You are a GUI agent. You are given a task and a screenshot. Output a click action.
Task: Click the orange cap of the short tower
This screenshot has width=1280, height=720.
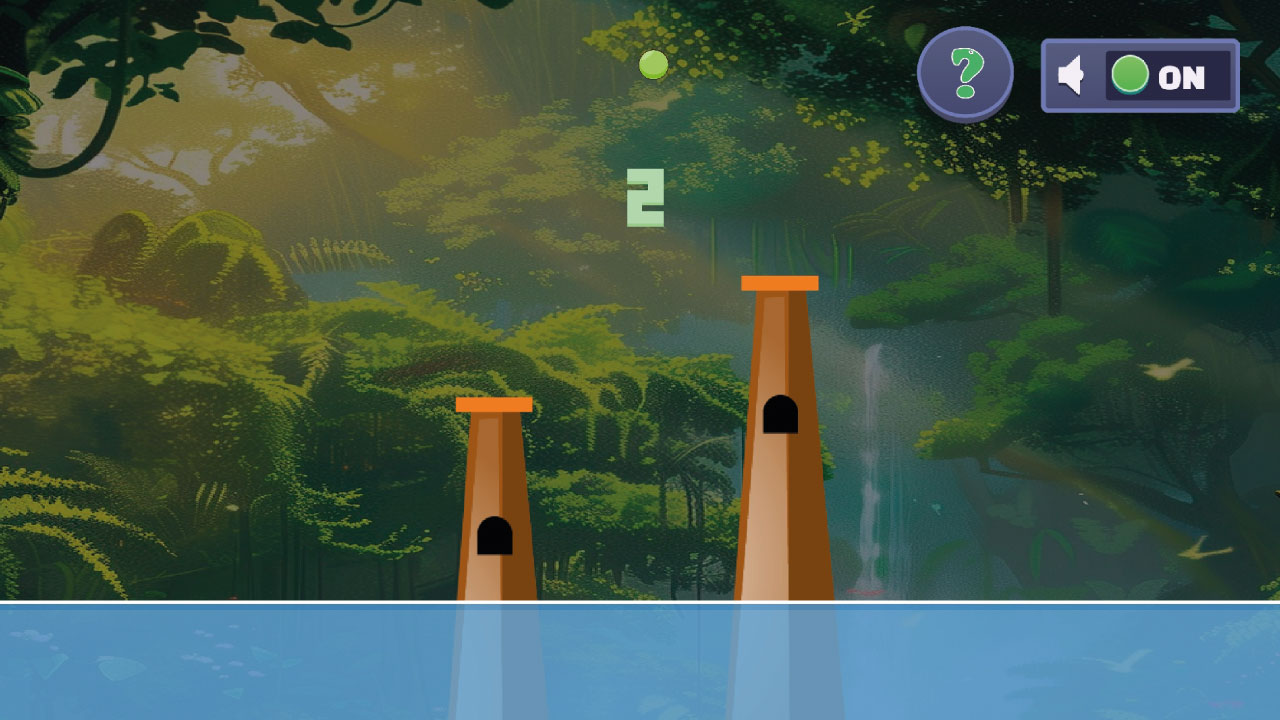tap(494, 405)
